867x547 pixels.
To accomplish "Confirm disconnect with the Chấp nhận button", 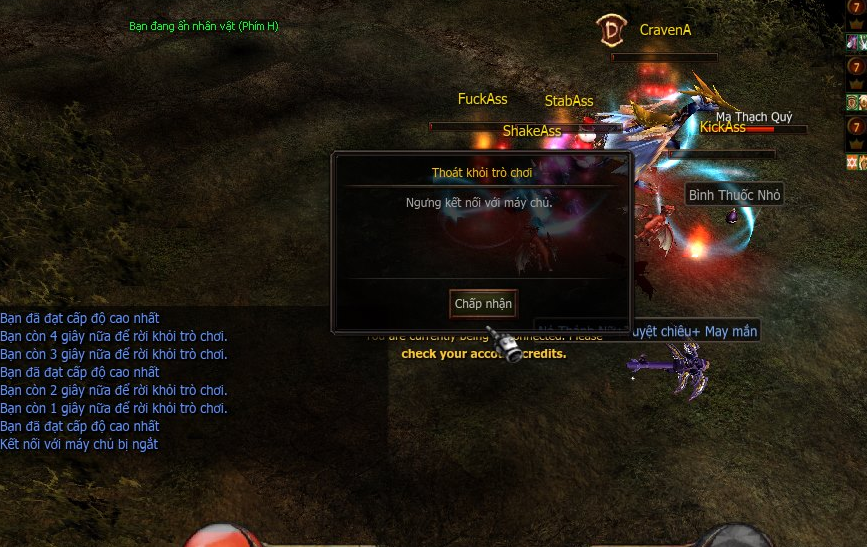I will coord(483,304).
